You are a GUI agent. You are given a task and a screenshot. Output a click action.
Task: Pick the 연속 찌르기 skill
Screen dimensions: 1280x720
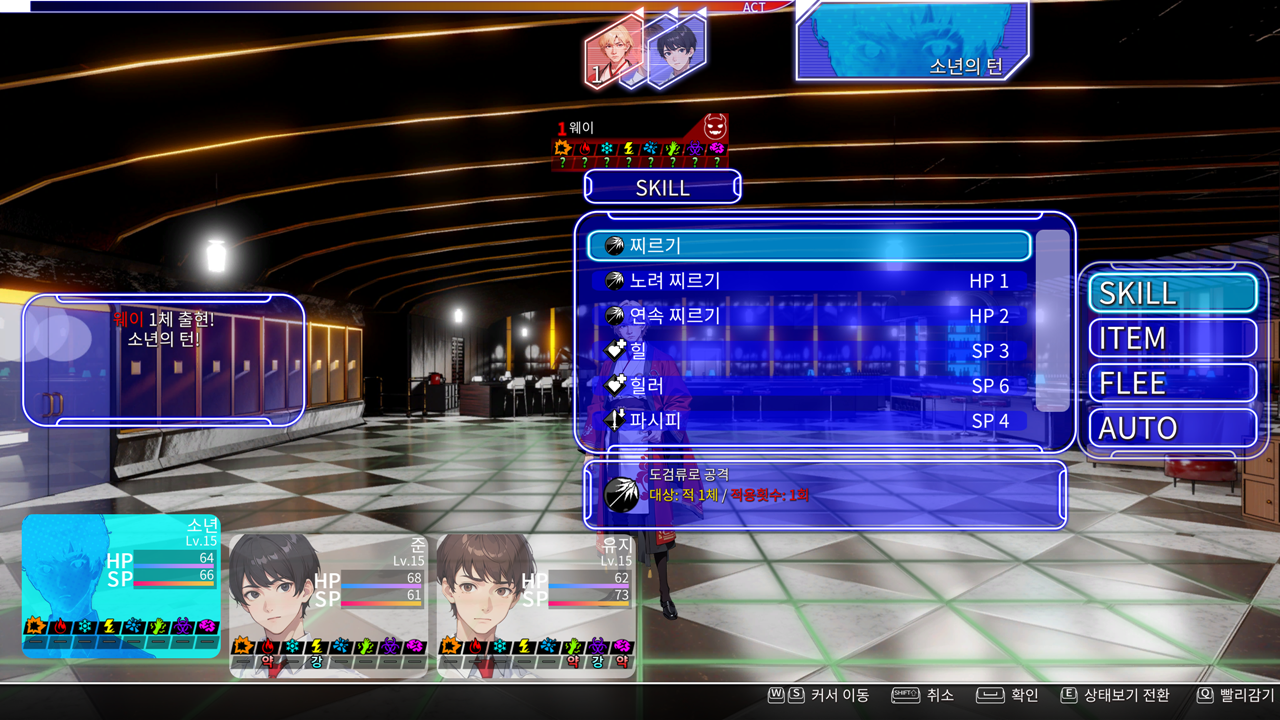[808, 316]
